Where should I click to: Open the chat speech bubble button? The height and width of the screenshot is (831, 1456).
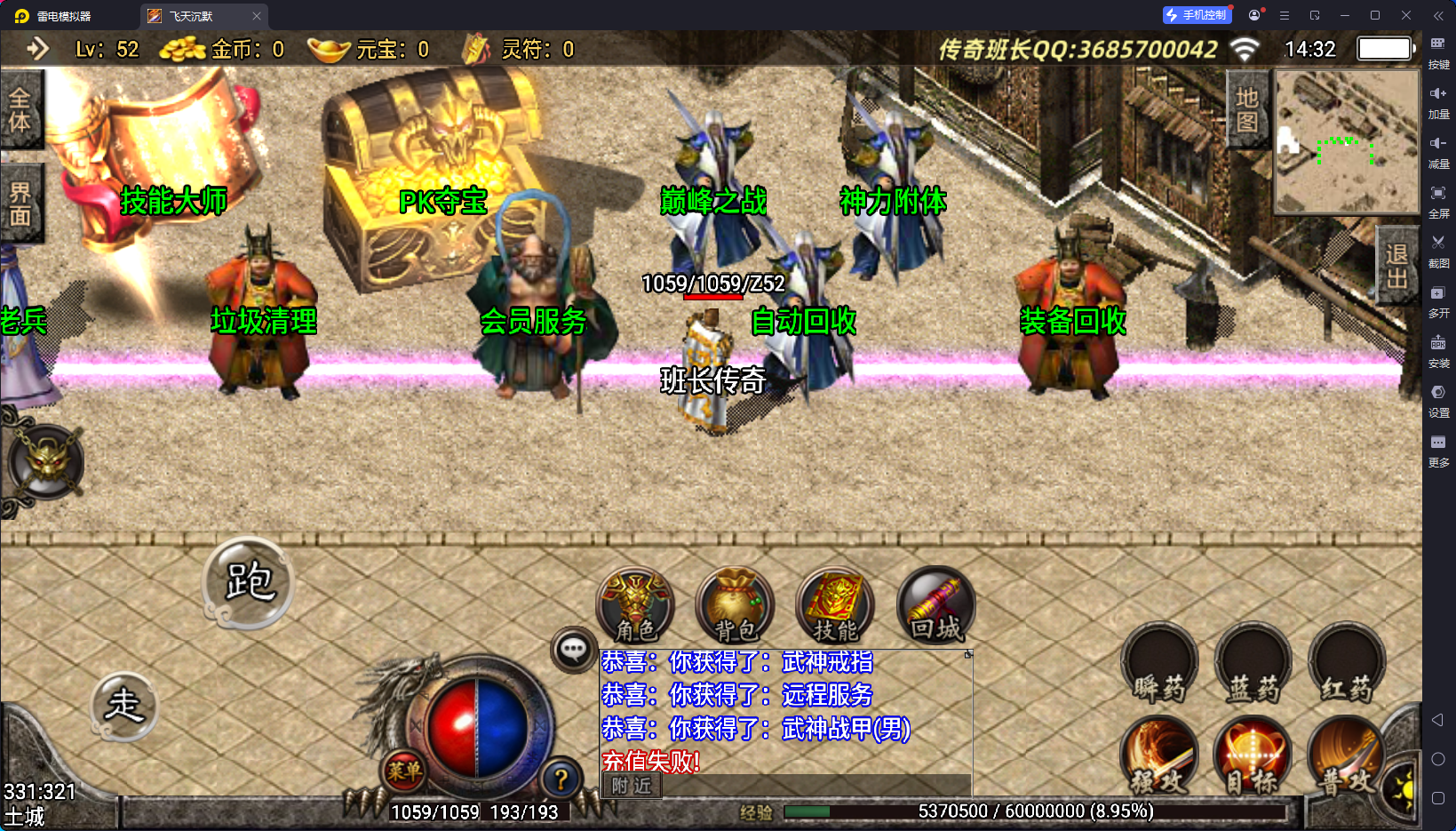pos(573,650)
